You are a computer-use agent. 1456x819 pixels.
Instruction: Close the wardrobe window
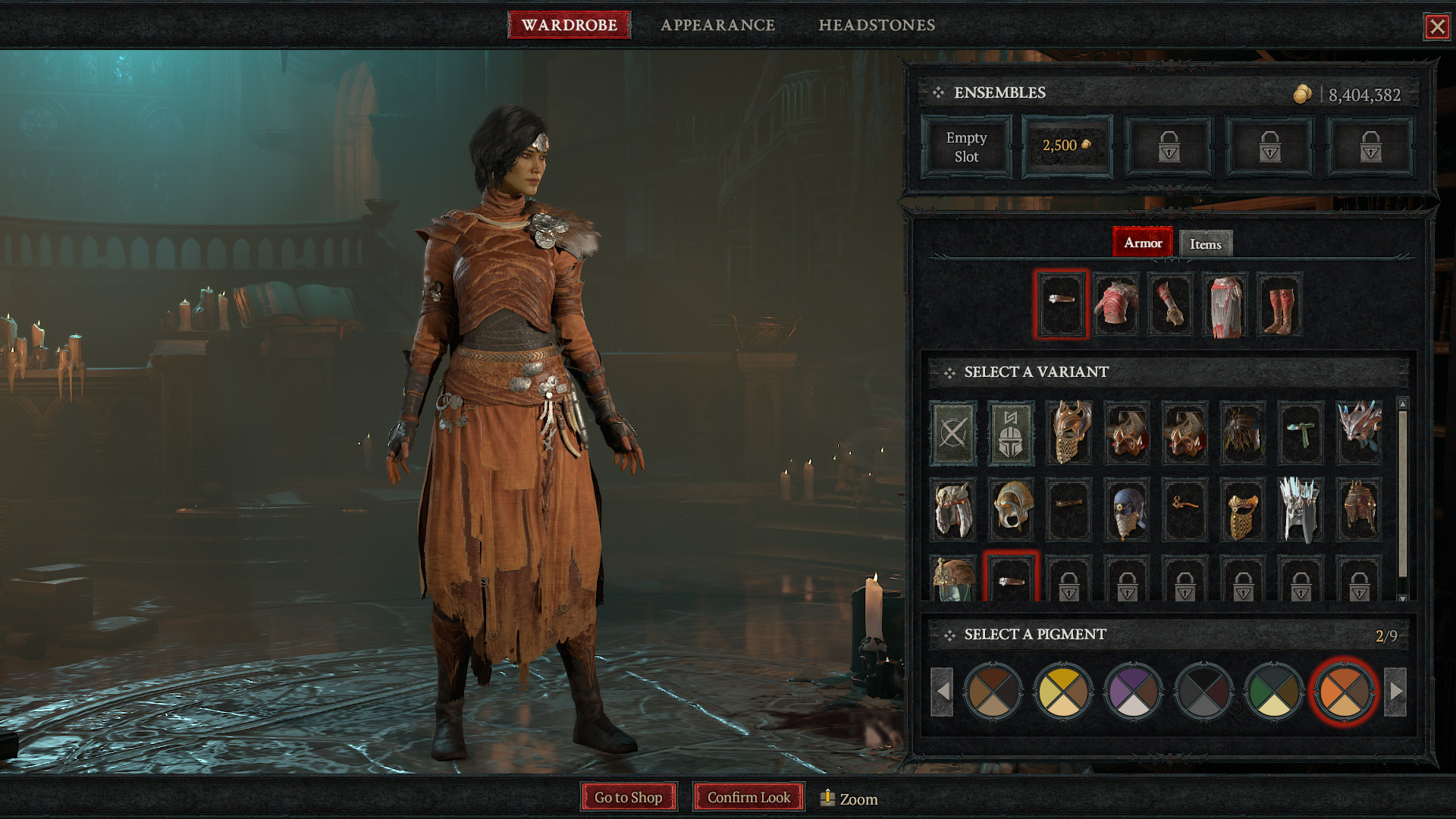click(1436, 27)
